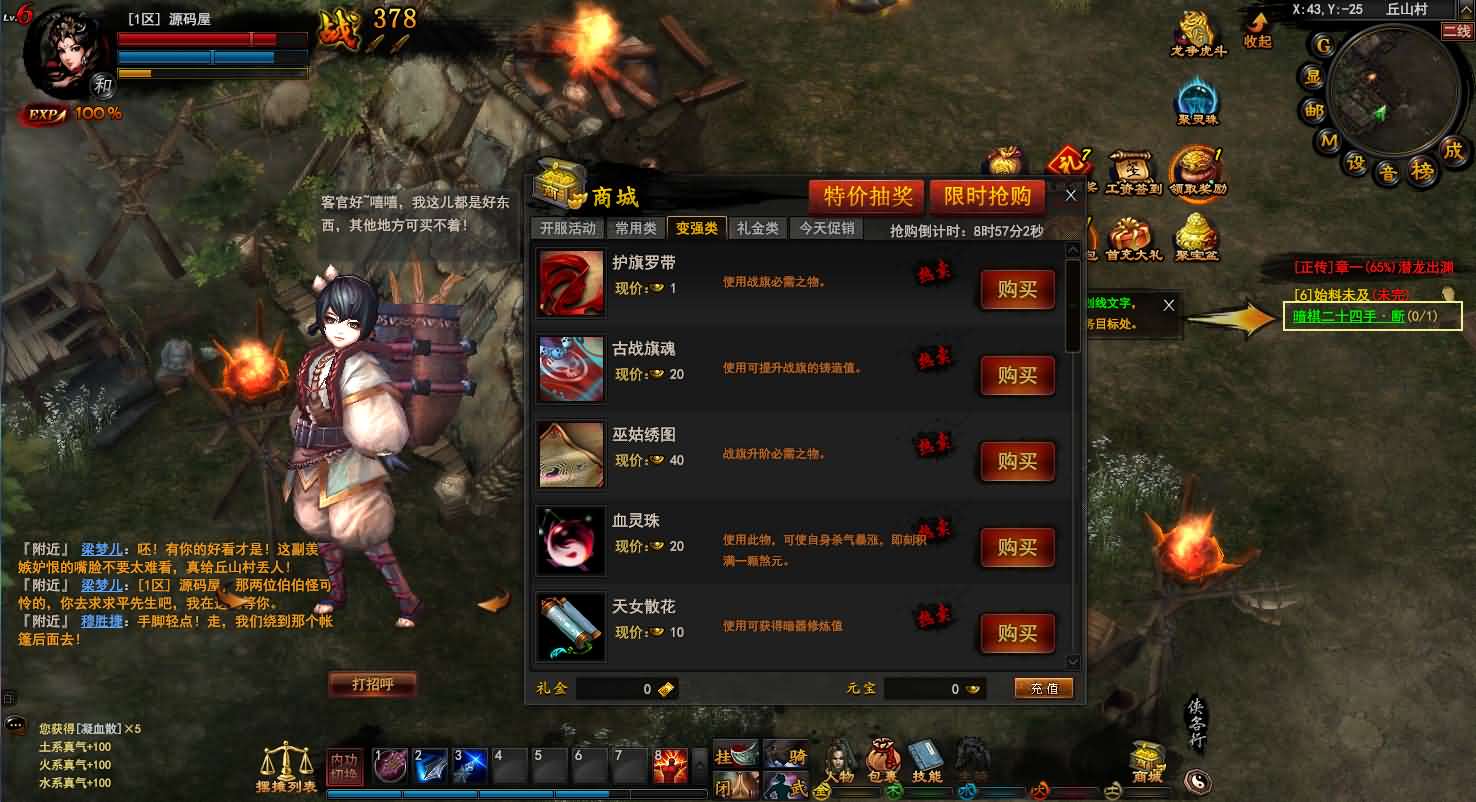Click the shop list scroll-down arrow
Viewport: 1476px width, 802px height.
coord(1073,662)
